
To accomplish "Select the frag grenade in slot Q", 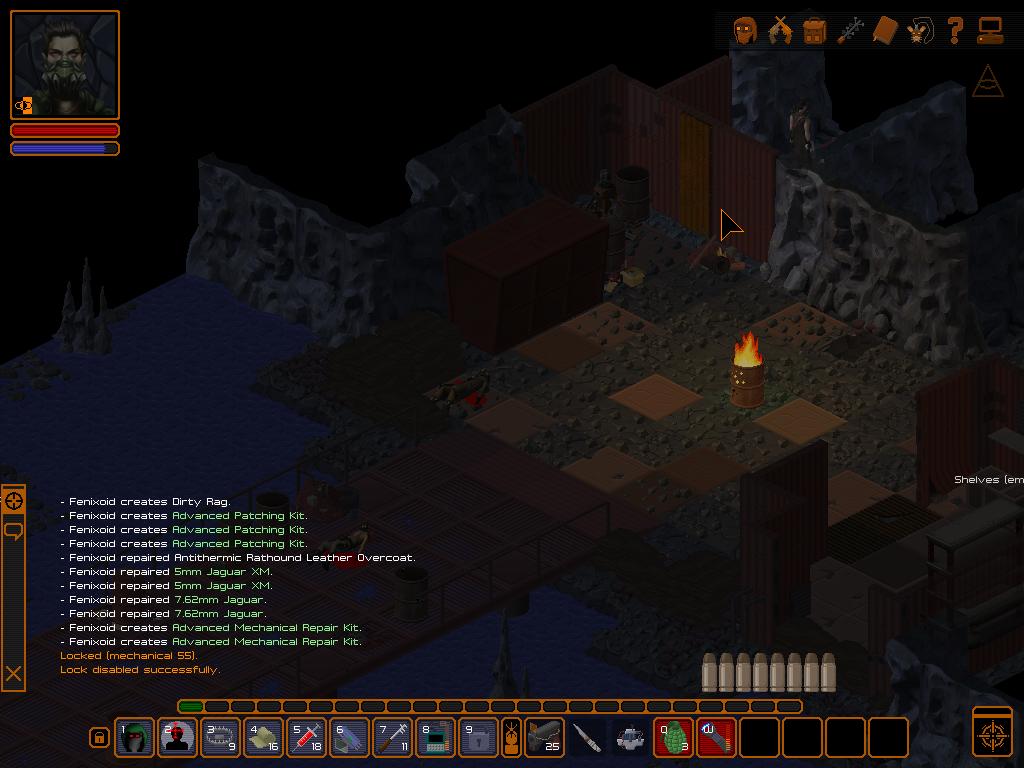I will coord(674,738).
